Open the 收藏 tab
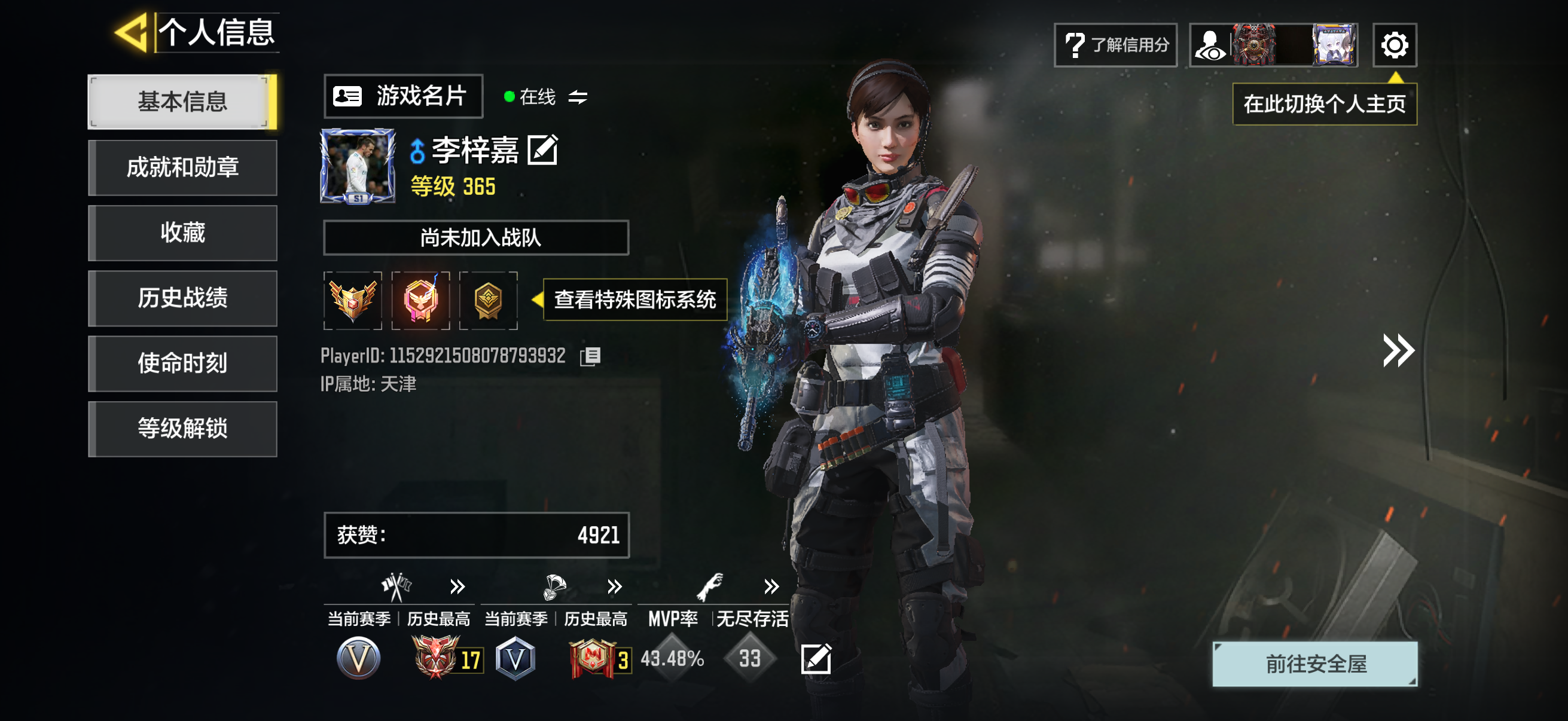1568x721 pixels. click(x=182, y=233)
